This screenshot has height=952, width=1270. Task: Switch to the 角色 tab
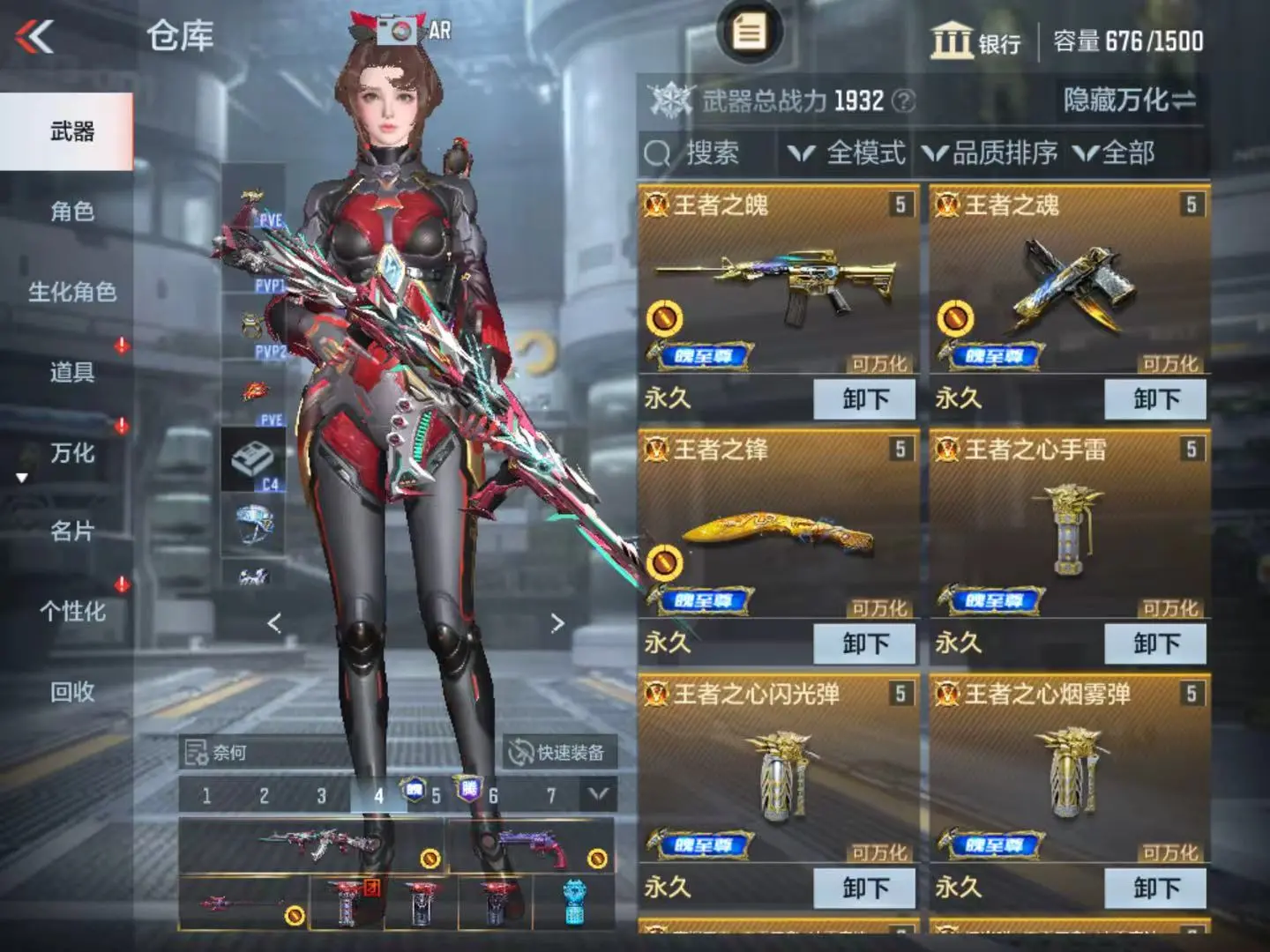tap(71, 212)
